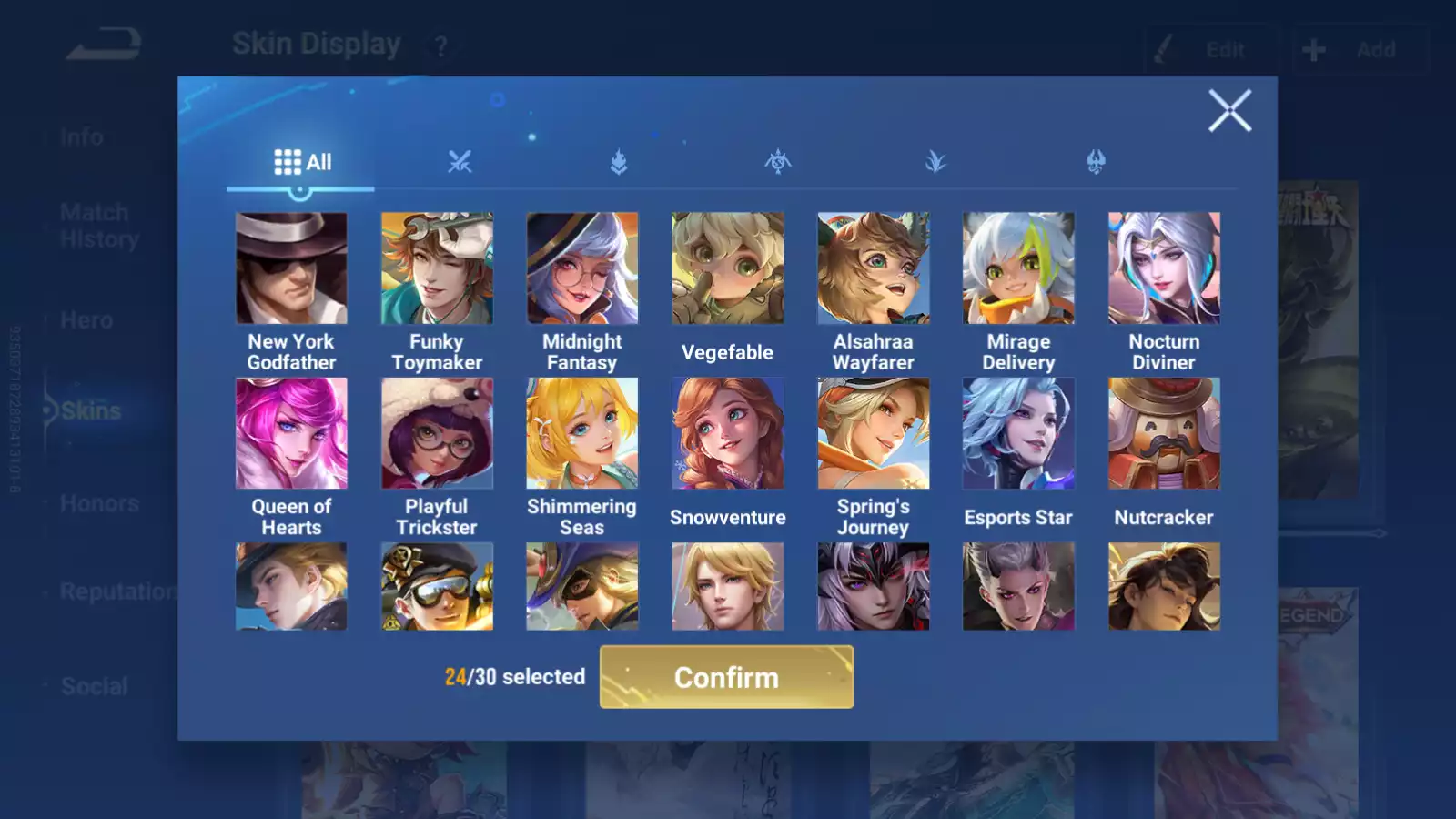Choose the horned demon mask skin portrait
The width and height of the screenshot is (1456, 819).
873,587
